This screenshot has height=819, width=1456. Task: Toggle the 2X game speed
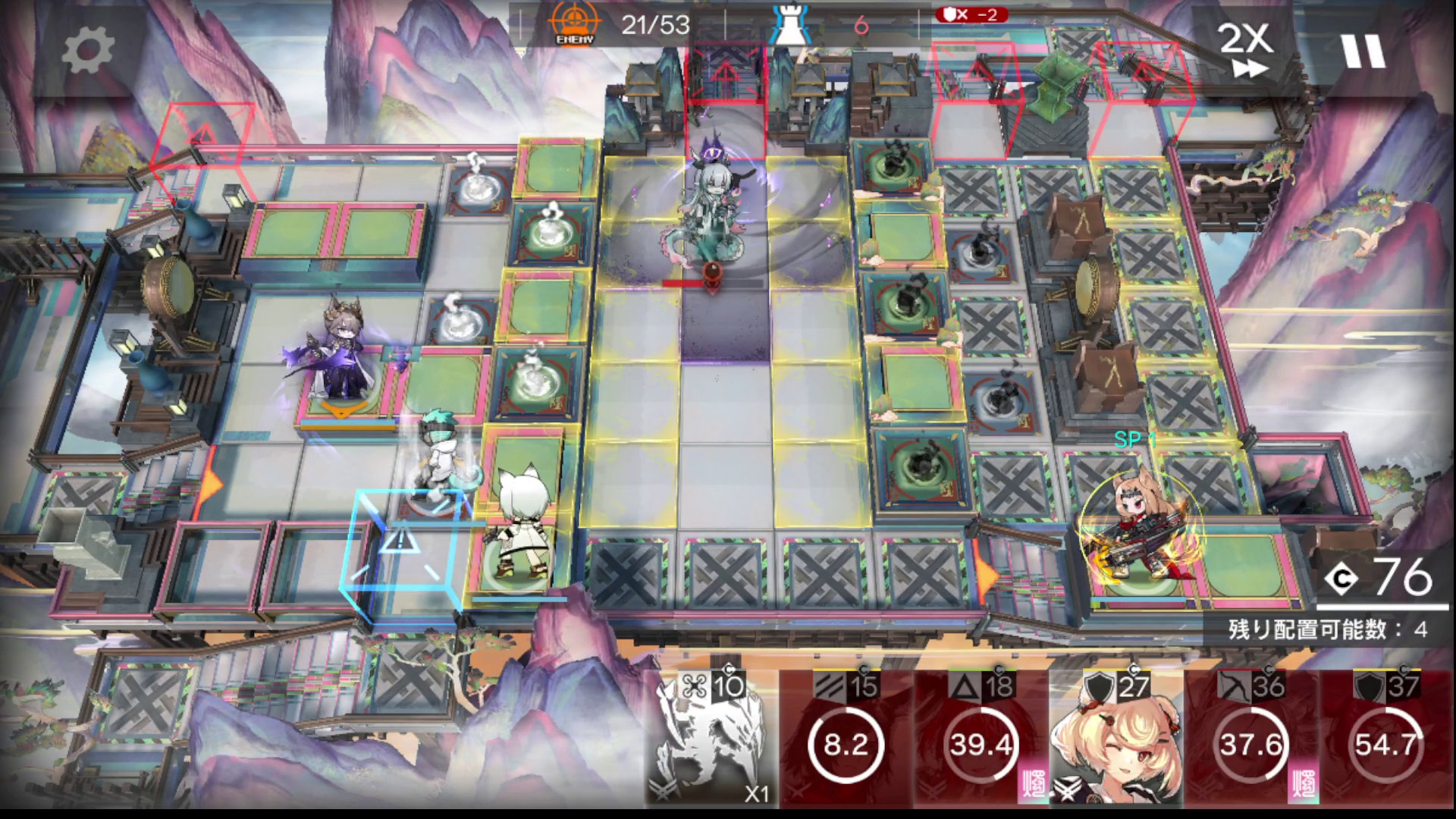tap(1246, 50)
